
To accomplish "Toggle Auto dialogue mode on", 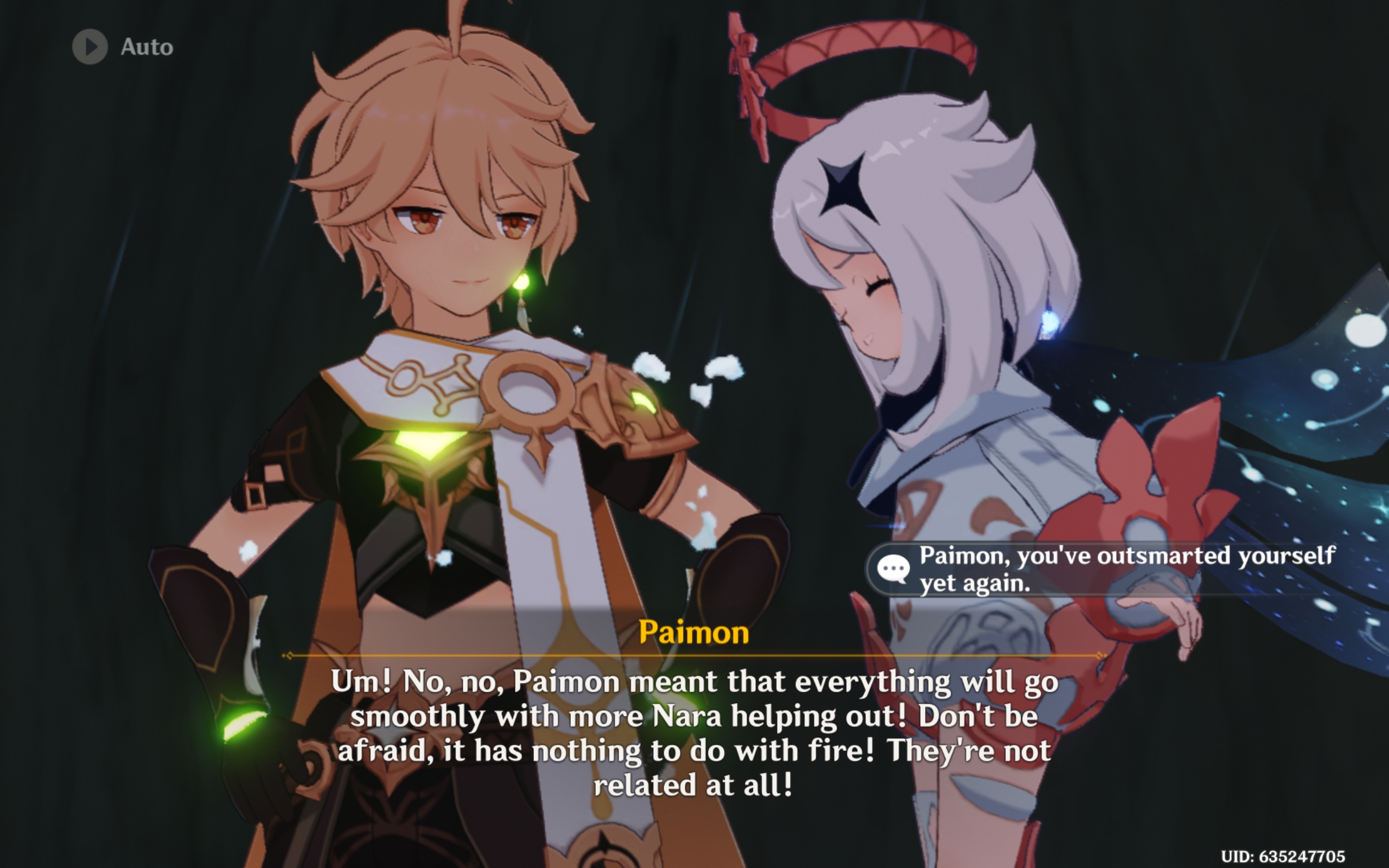I will (x=115, y=47).
